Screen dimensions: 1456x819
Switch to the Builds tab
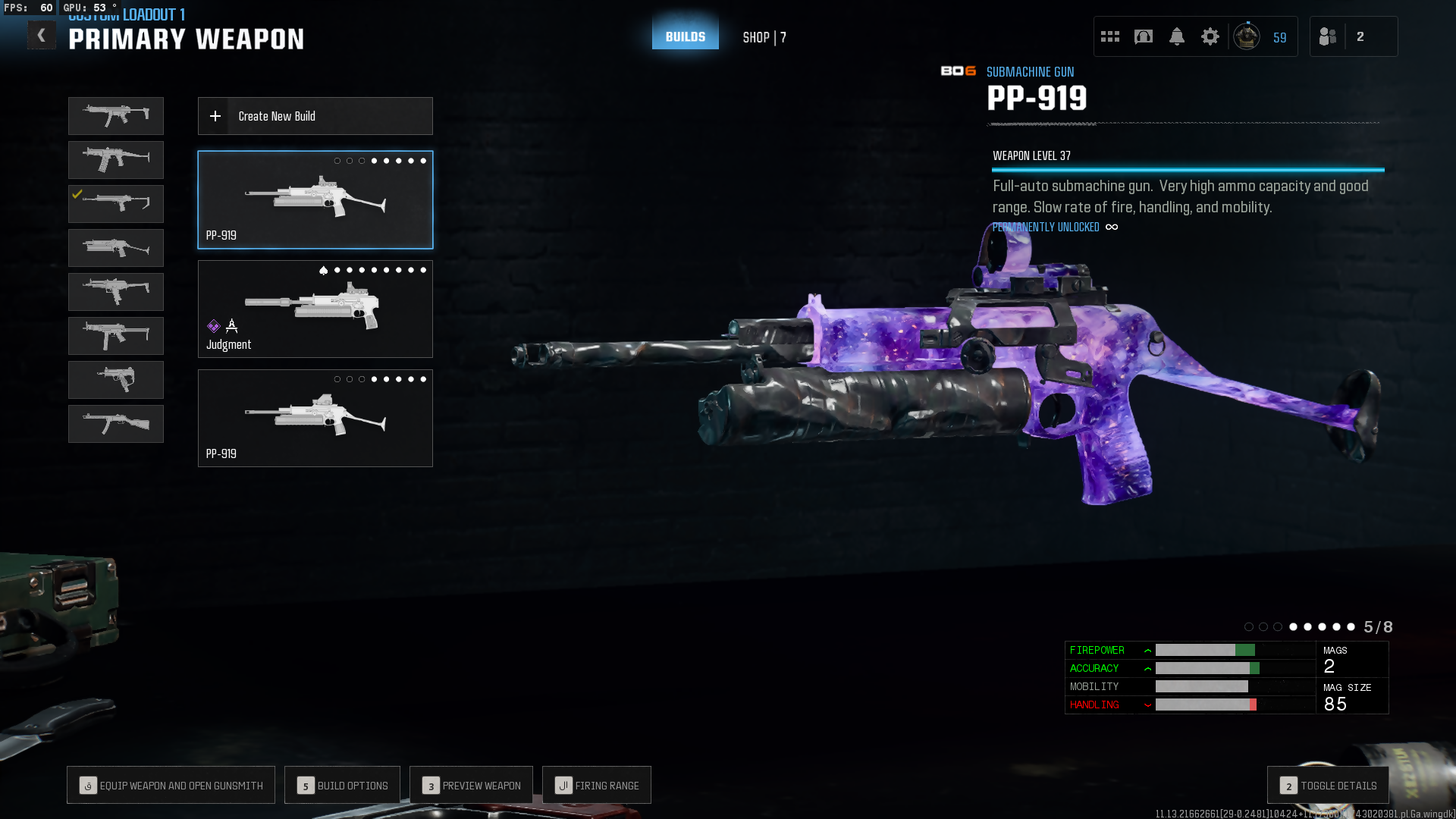(686, 36)
